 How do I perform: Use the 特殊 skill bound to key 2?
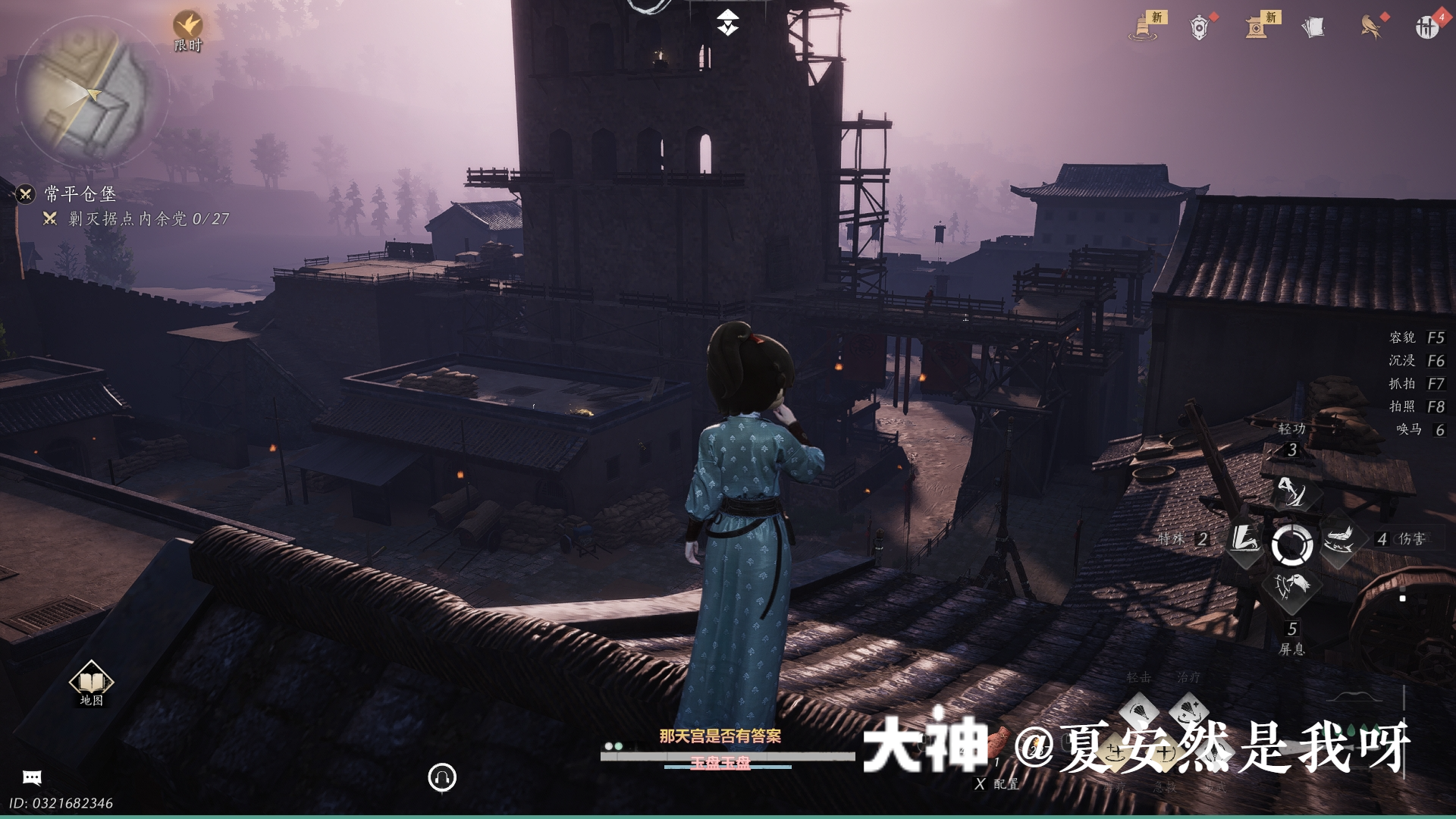[1245, 540]
